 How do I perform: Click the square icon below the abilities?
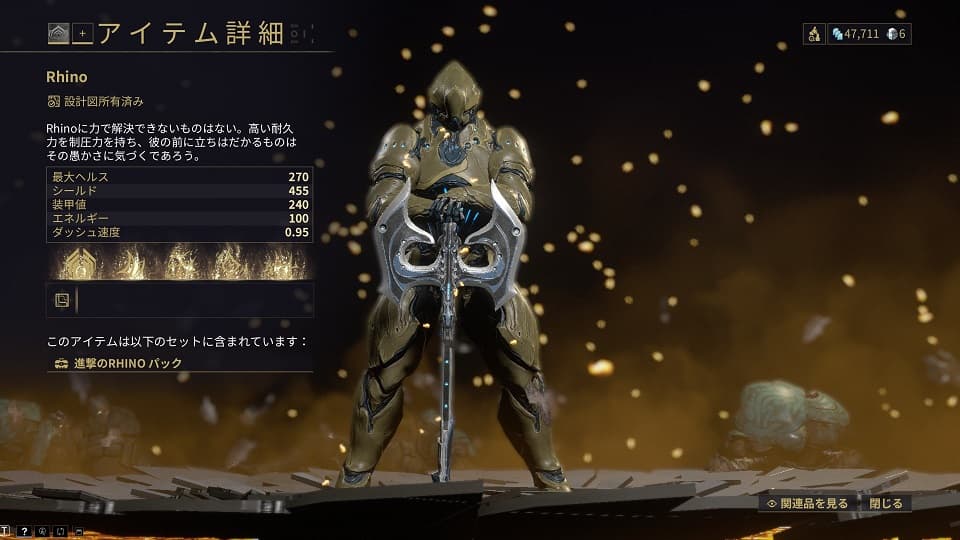click(x=62, y=299)
